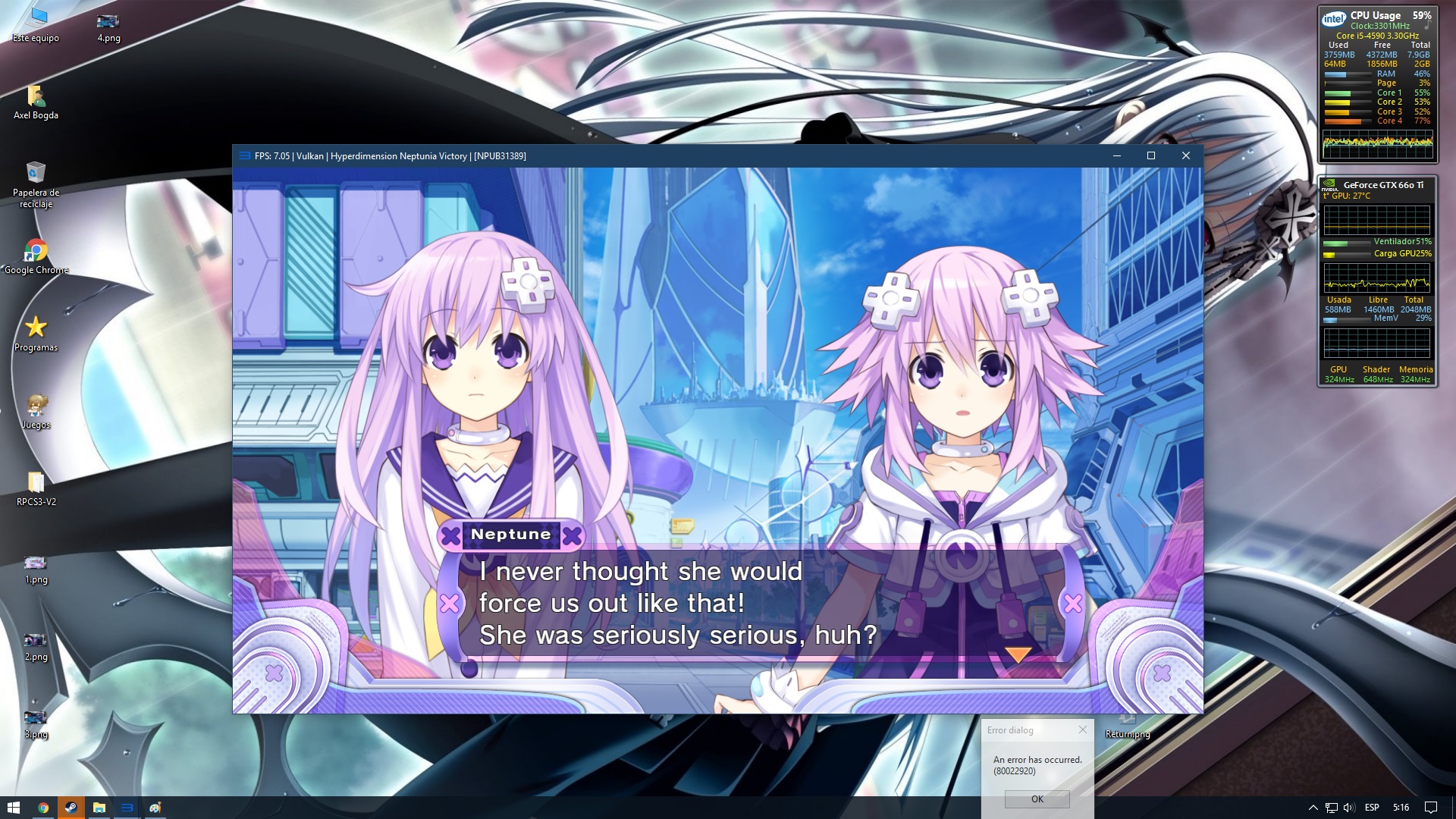Dismiss the Error dialog with its X

(x=1082, y=730)
